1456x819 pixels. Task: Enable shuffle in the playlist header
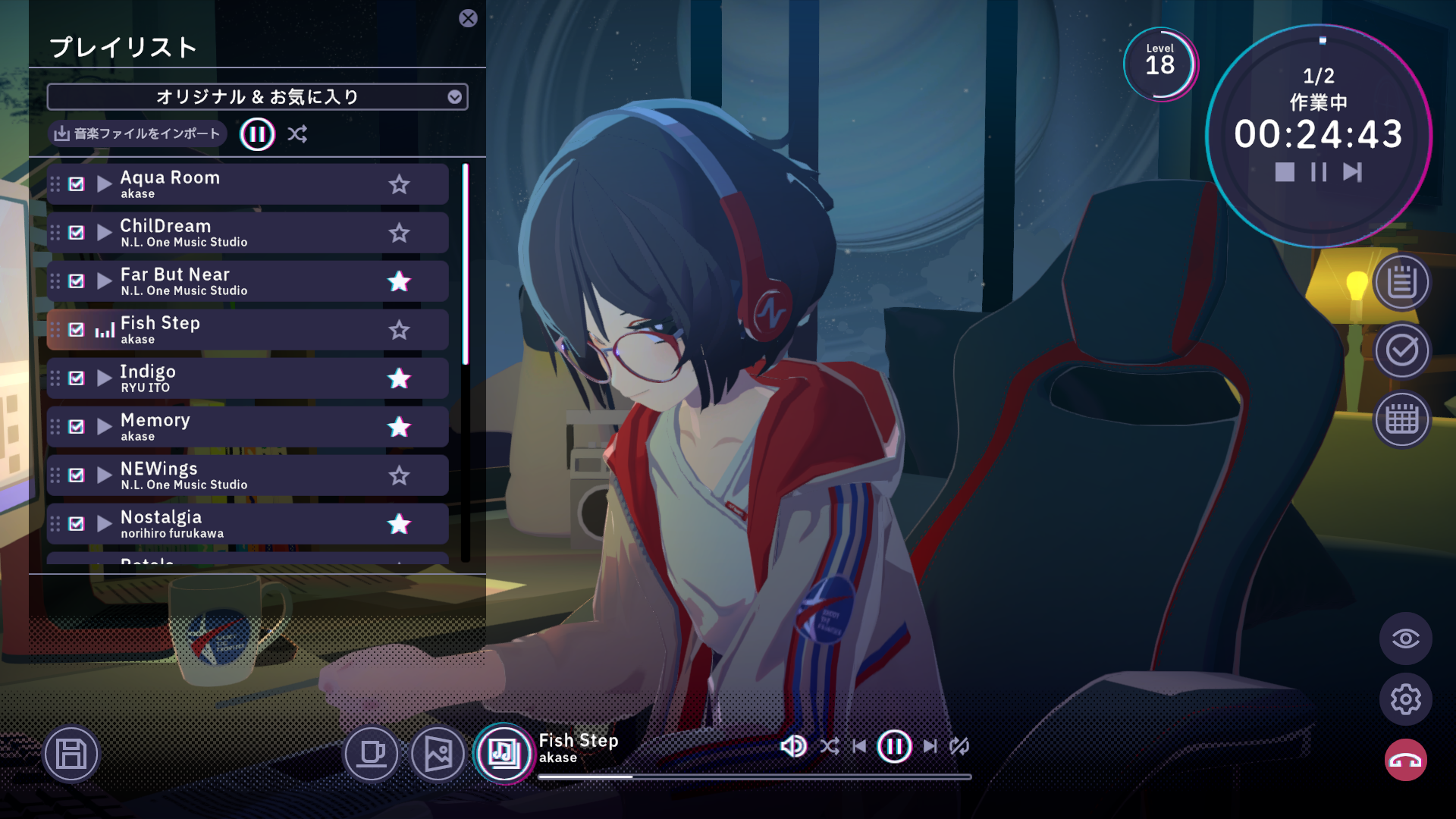pyautogui.click(x=297, y=133)
